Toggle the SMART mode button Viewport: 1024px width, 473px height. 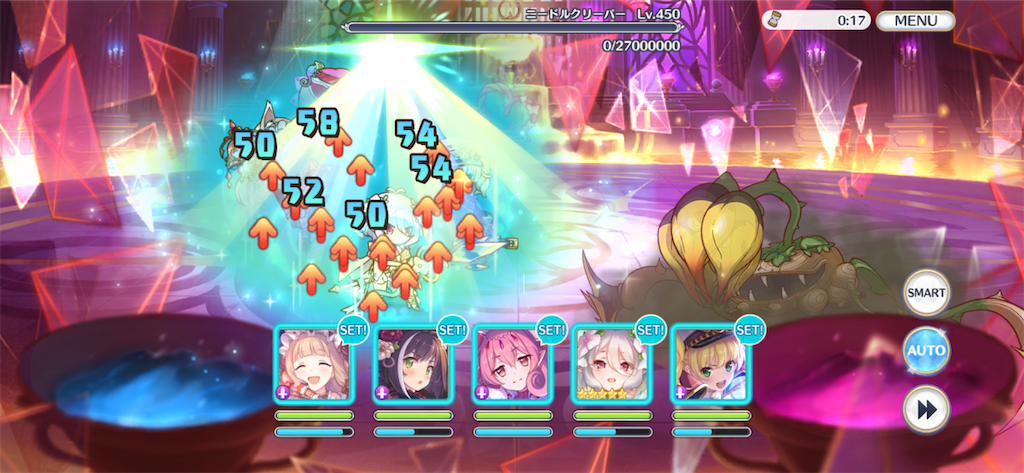925,293
